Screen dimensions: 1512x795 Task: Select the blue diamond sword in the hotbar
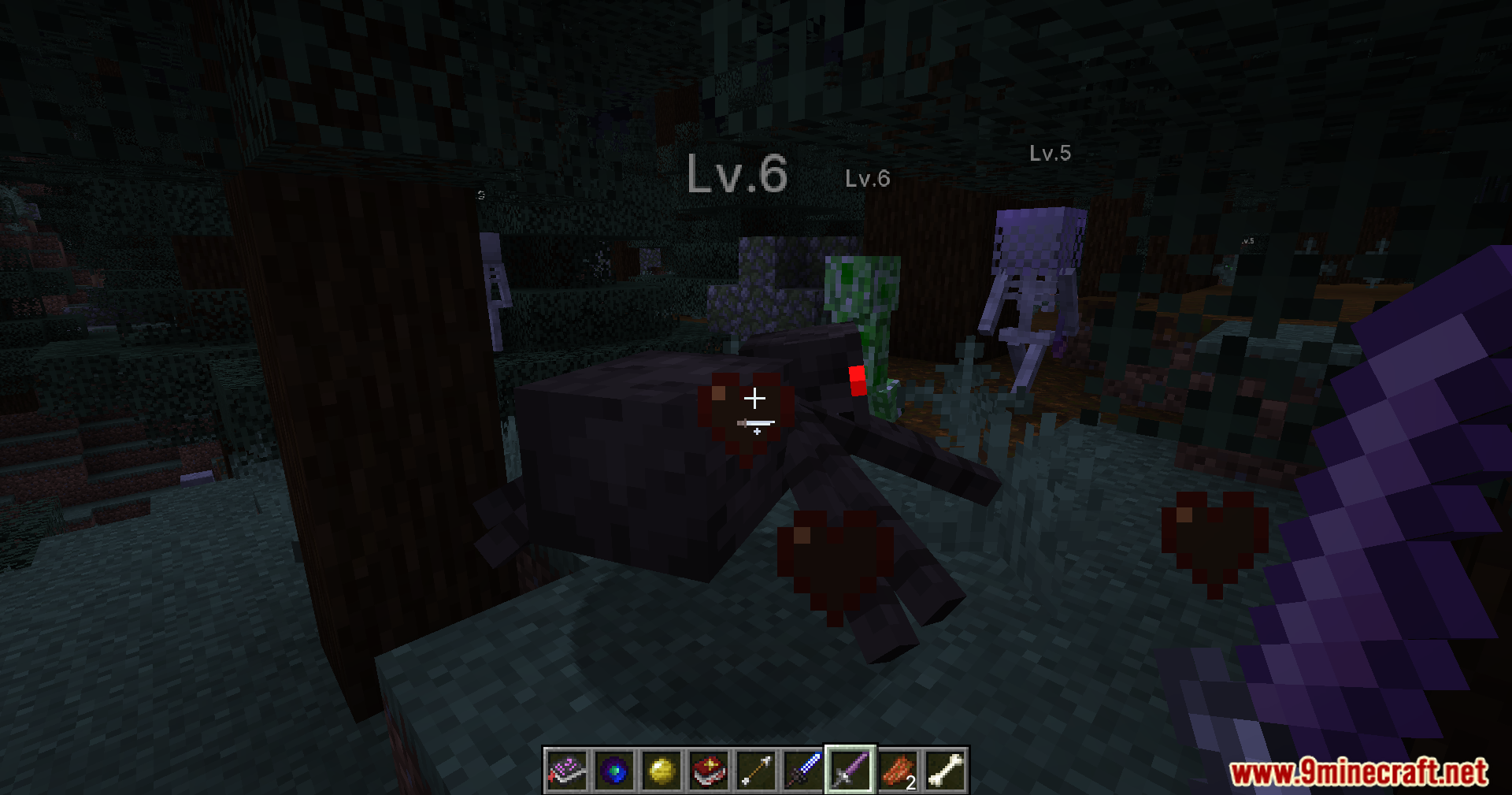pyautogui.click(x=804, y=771)
